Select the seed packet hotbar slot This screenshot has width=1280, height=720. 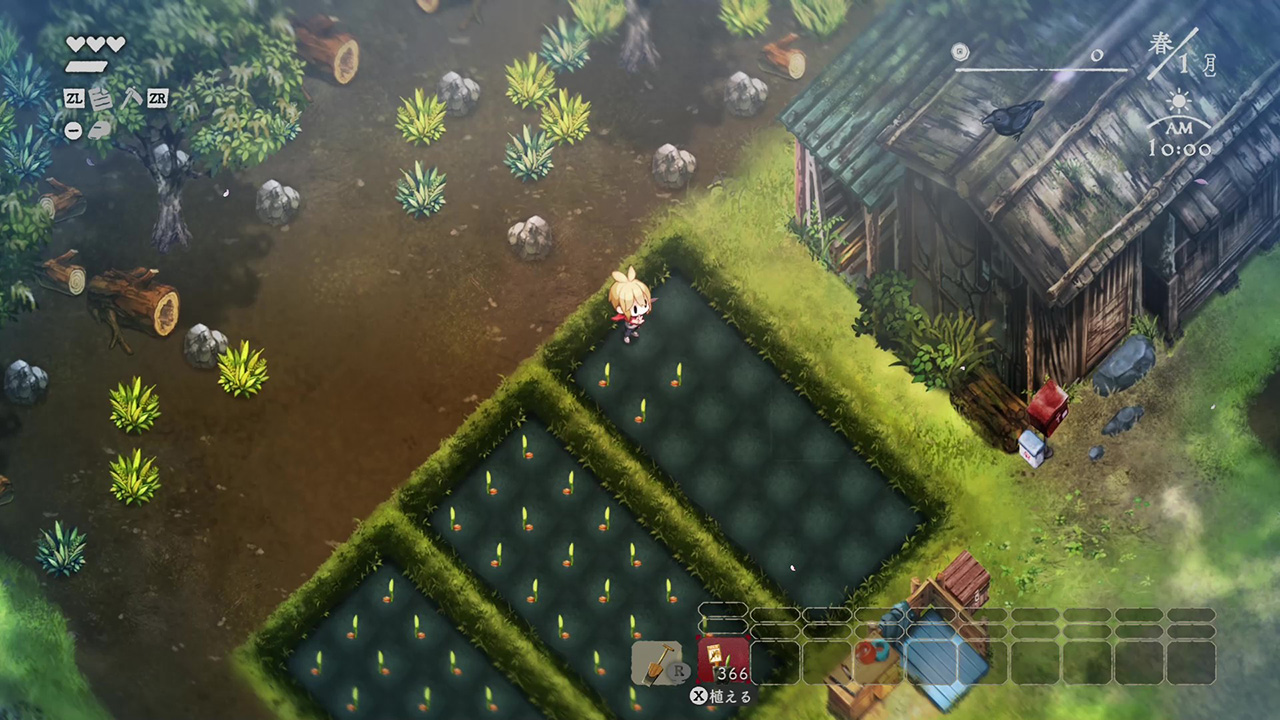click(723, 661)
